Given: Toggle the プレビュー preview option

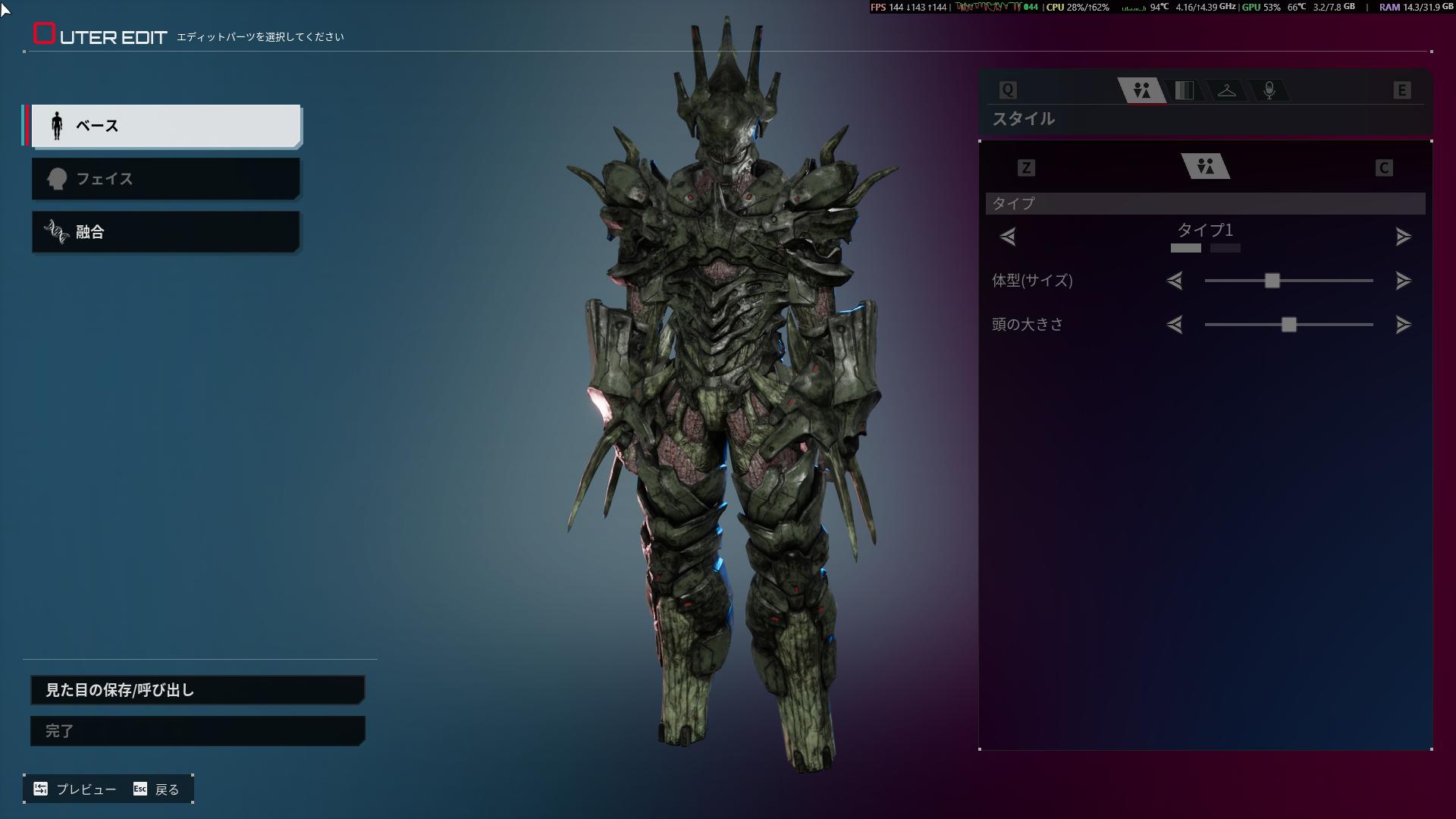Looking at the screenshot, I should coord(75,789).
